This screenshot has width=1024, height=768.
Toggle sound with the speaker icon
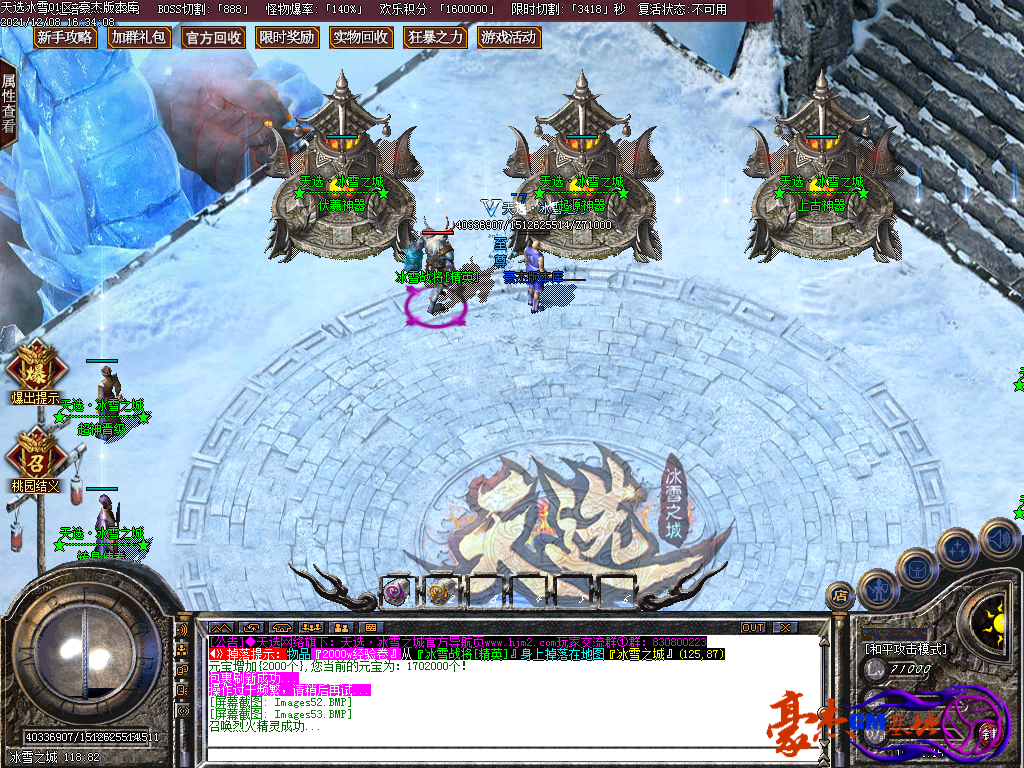[998, 539]
